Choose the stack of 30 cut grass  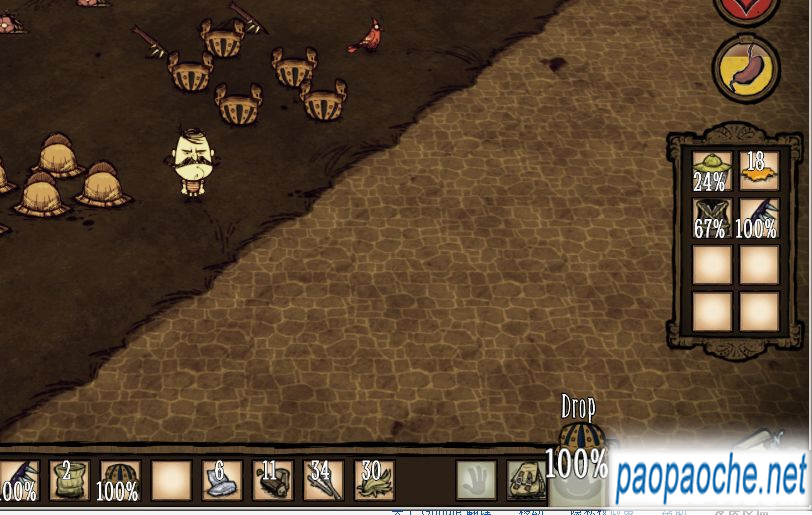[374, 481]
